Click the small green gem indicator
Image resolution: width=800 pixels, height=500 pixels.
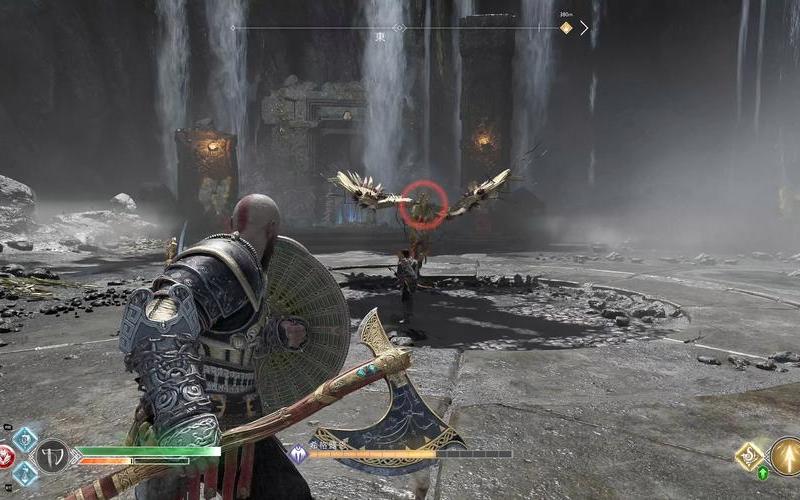[x=763, y=472]
